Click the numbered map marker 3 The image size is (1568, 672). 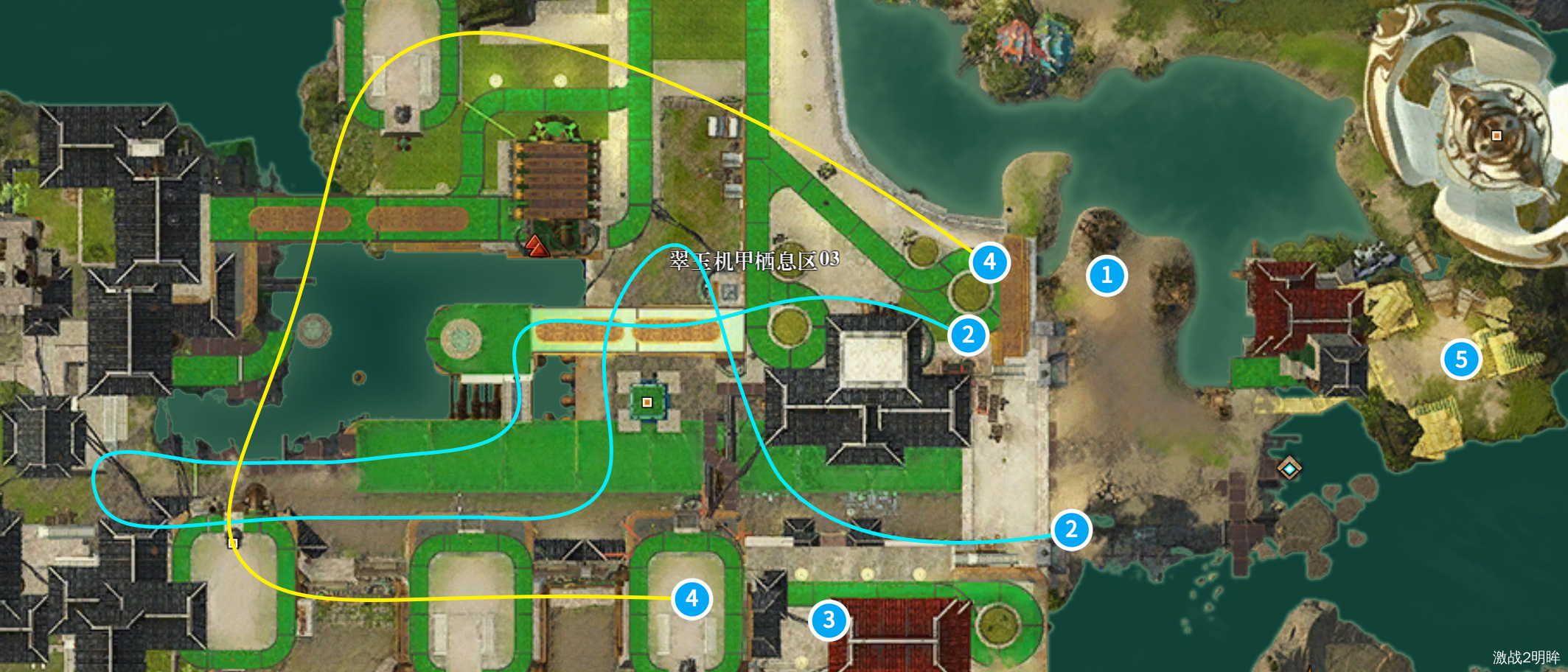(x=829, y=620)
